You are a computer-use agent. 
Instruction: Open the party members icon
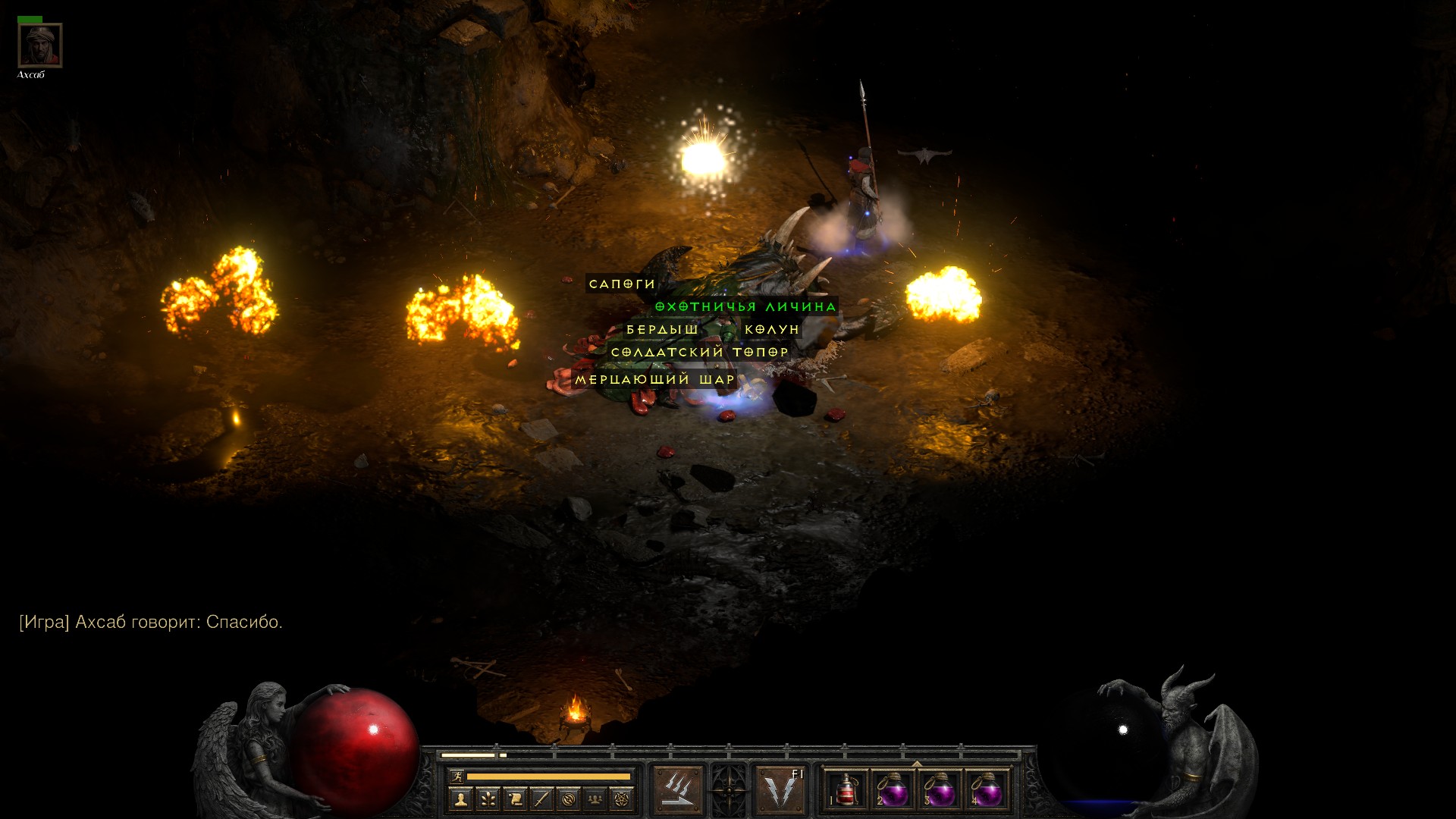tap(595, 799)
